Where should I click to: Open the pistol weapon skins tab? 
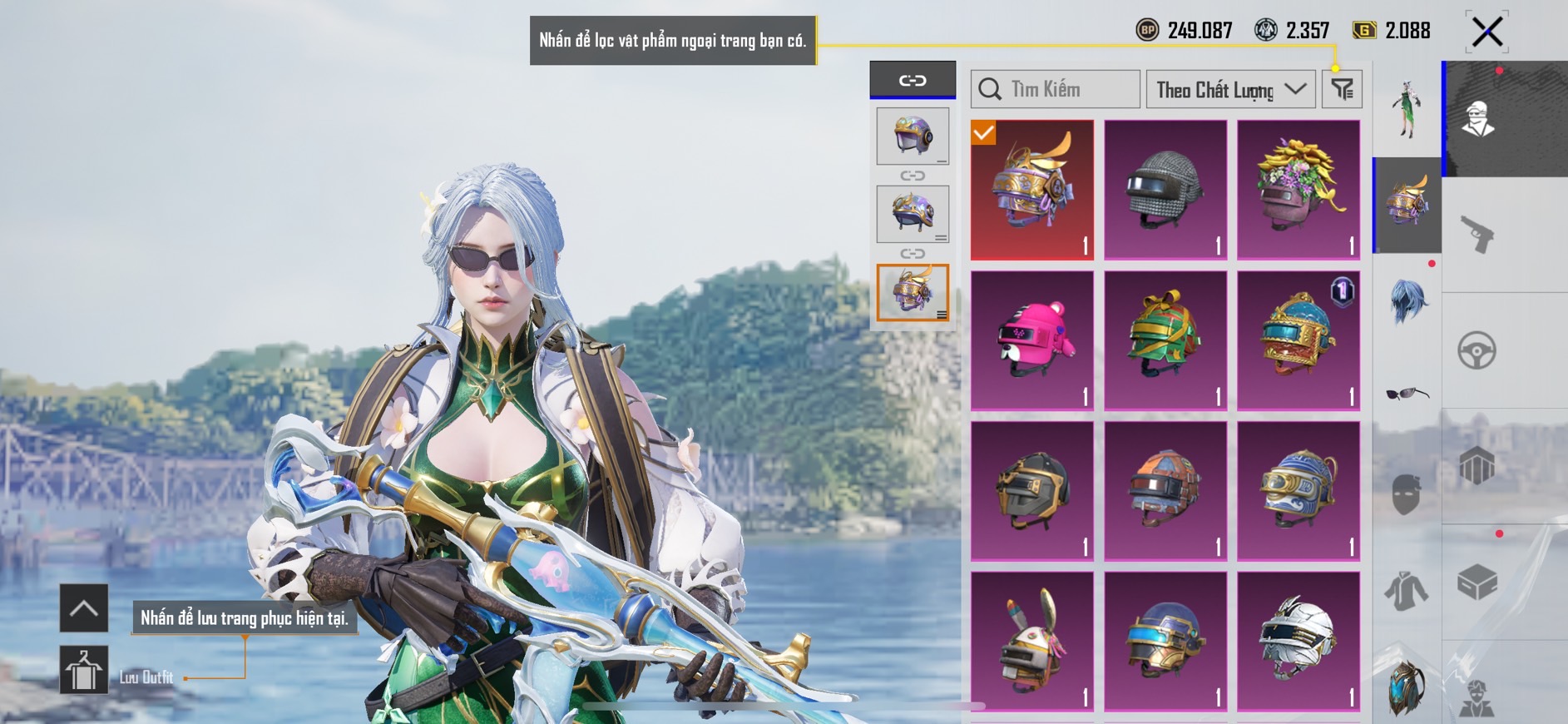click(1477, 234)
